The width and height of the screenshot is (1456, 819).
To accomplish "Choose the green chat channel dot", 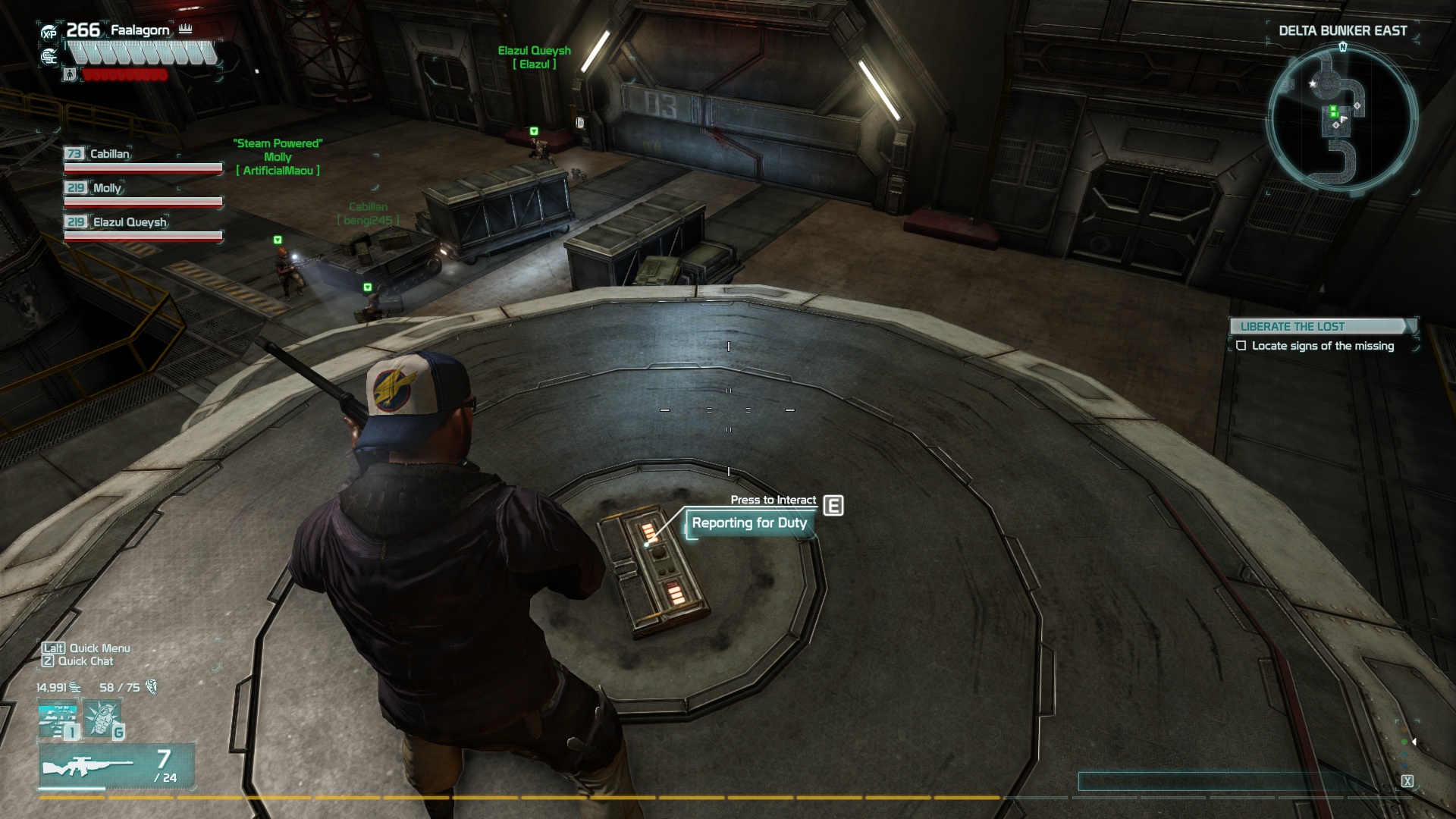I will tap(1404, 742).
